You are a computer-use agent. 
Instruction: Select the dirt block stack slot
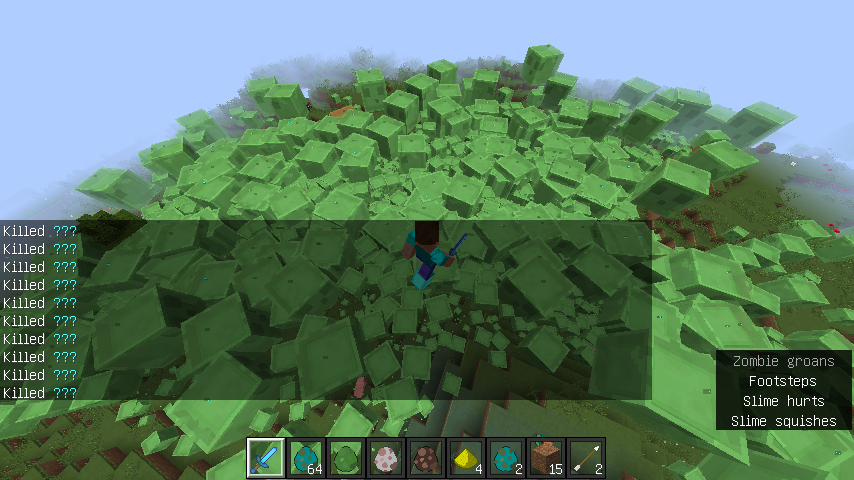(x=546, y=458)
